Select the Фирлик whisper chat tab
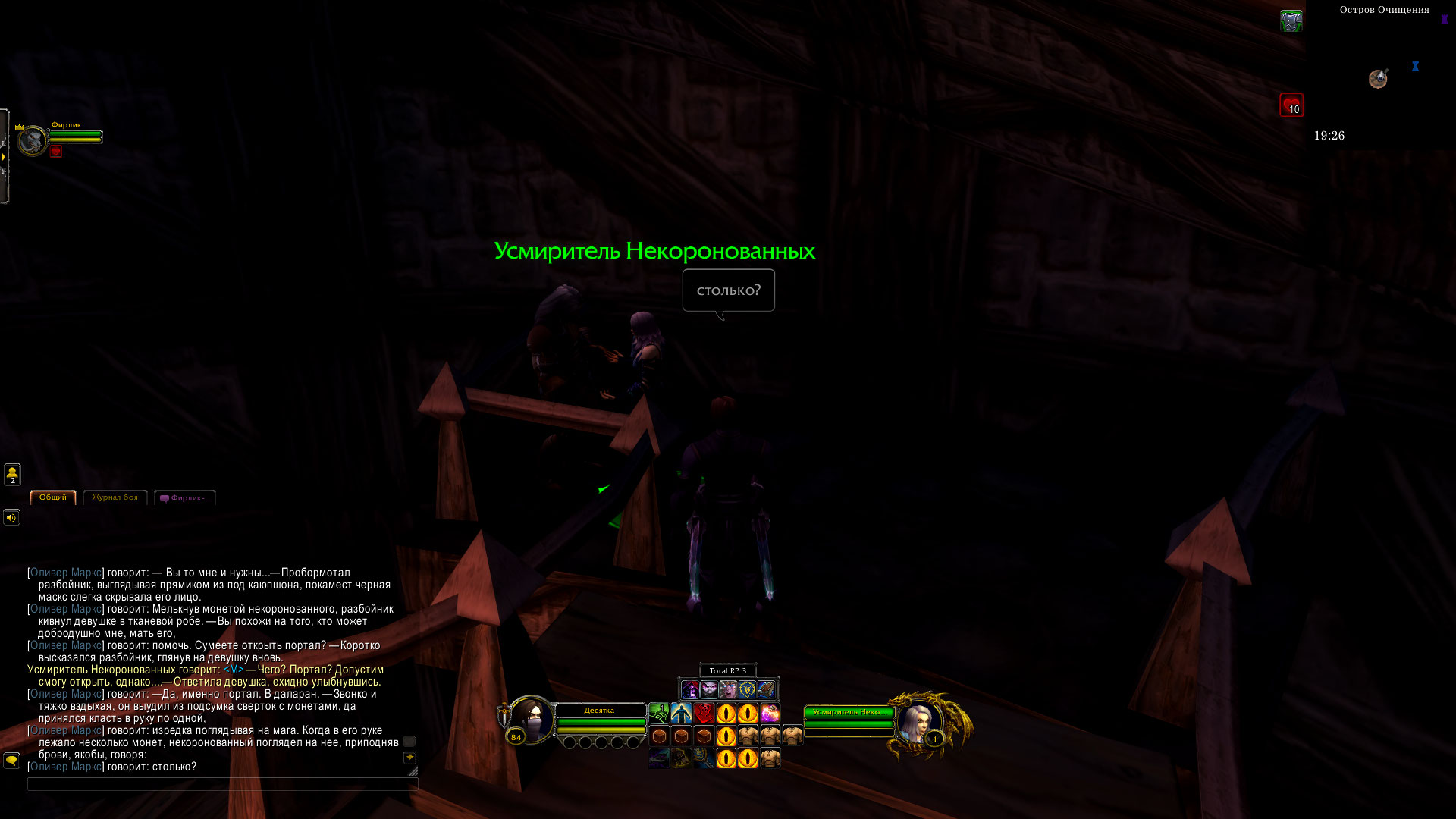This screenshot has width=1456, height=819. (186, 498)
